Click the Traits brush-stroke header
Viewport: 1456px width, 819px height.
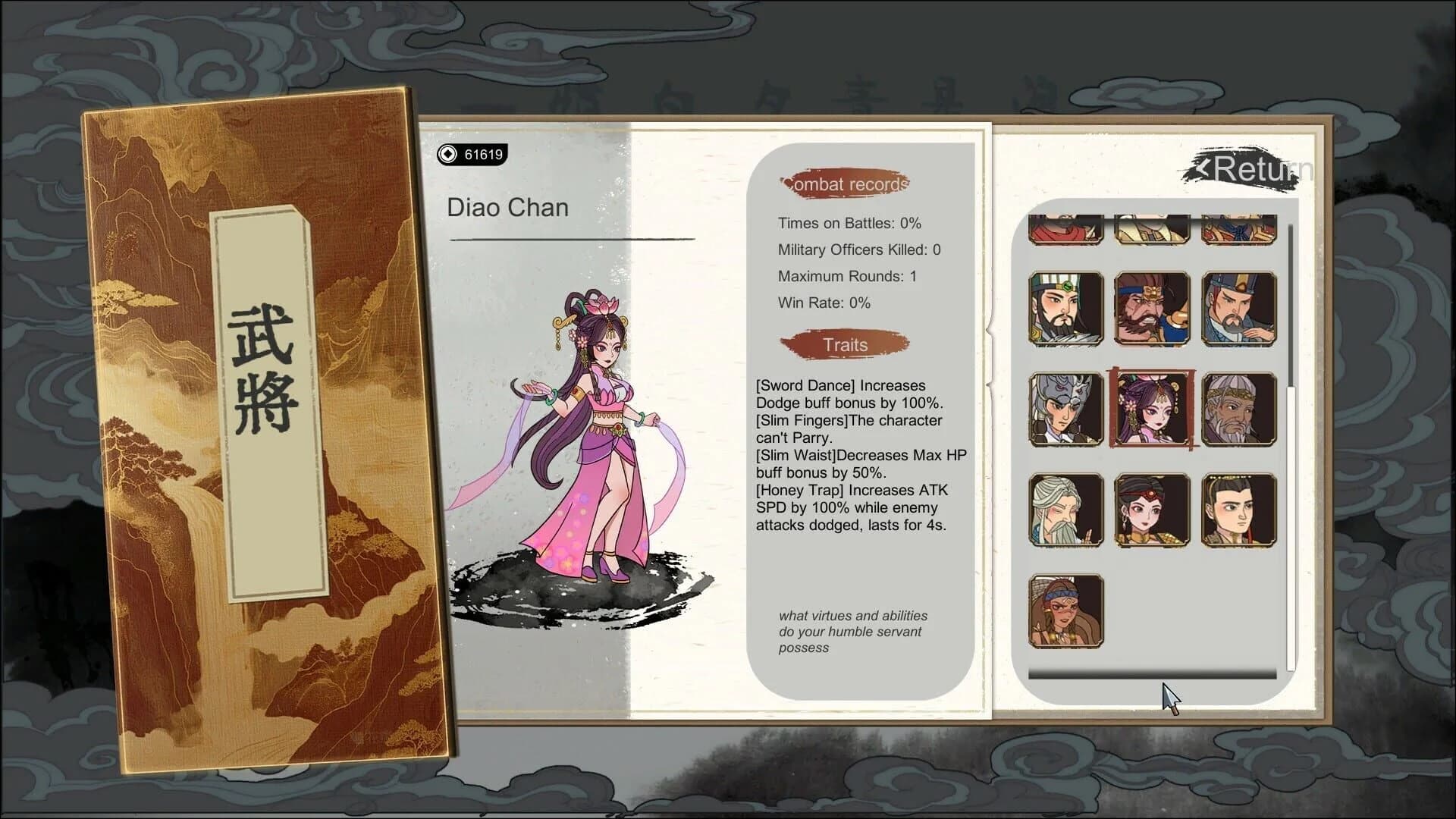[x=844, y=345]
